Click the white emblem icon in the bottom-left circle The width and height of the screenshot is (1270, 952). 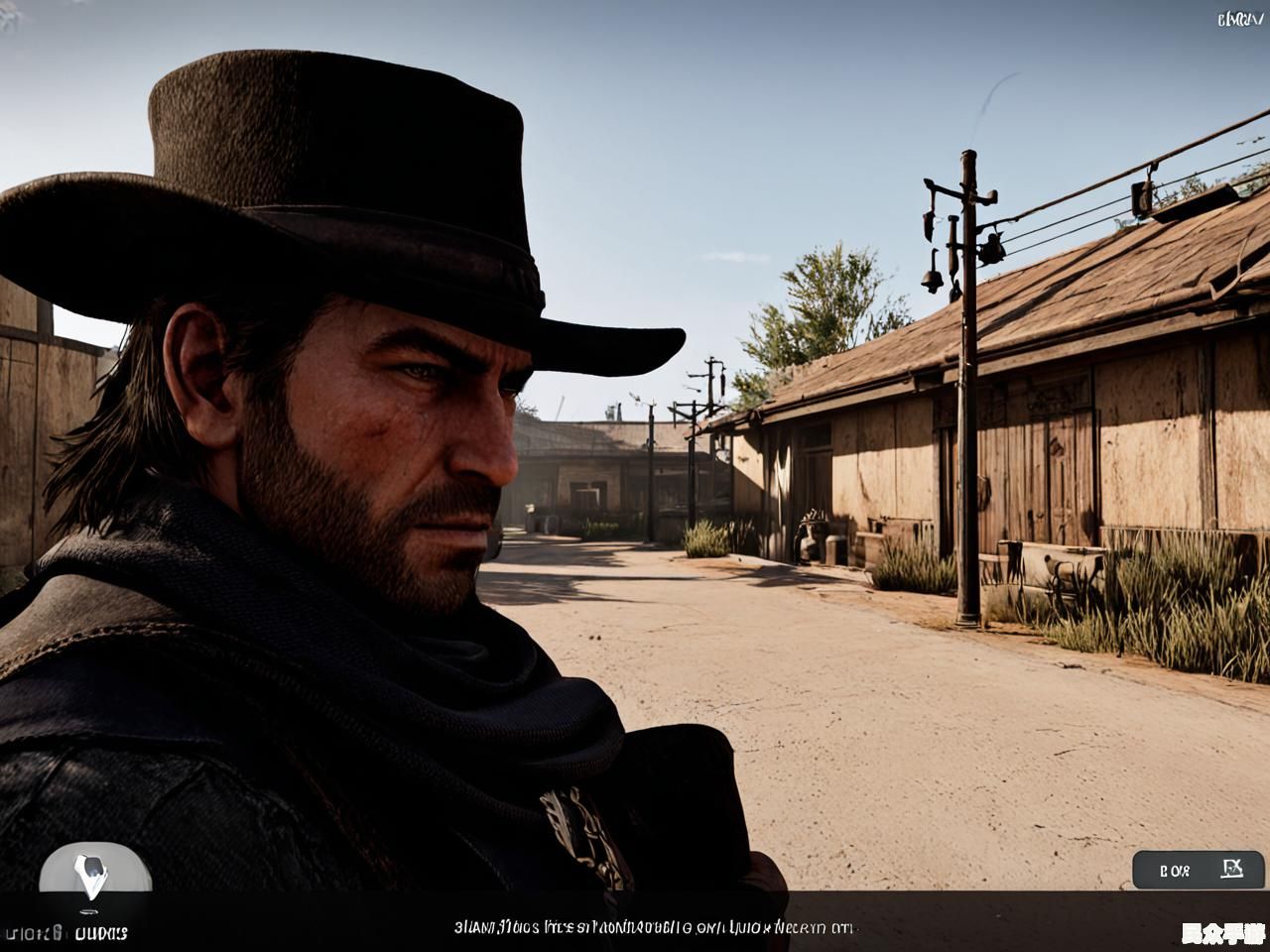92,876
